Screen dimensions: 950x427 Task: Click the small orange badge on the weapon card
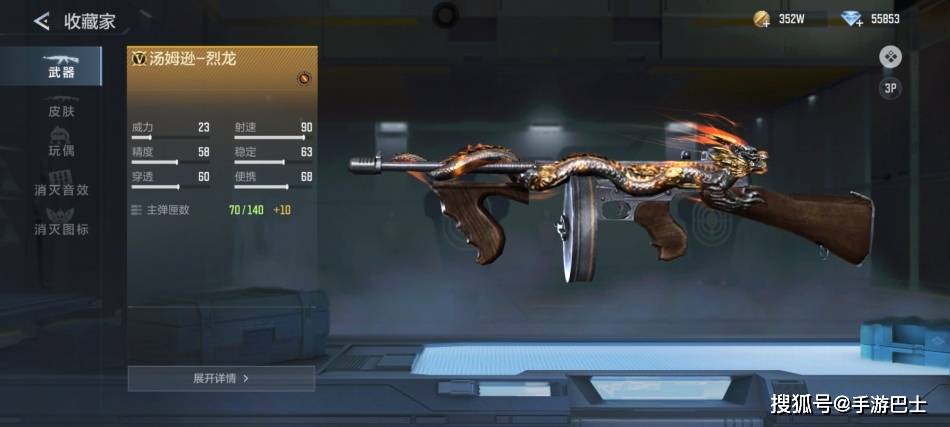(x=304, y=78)
